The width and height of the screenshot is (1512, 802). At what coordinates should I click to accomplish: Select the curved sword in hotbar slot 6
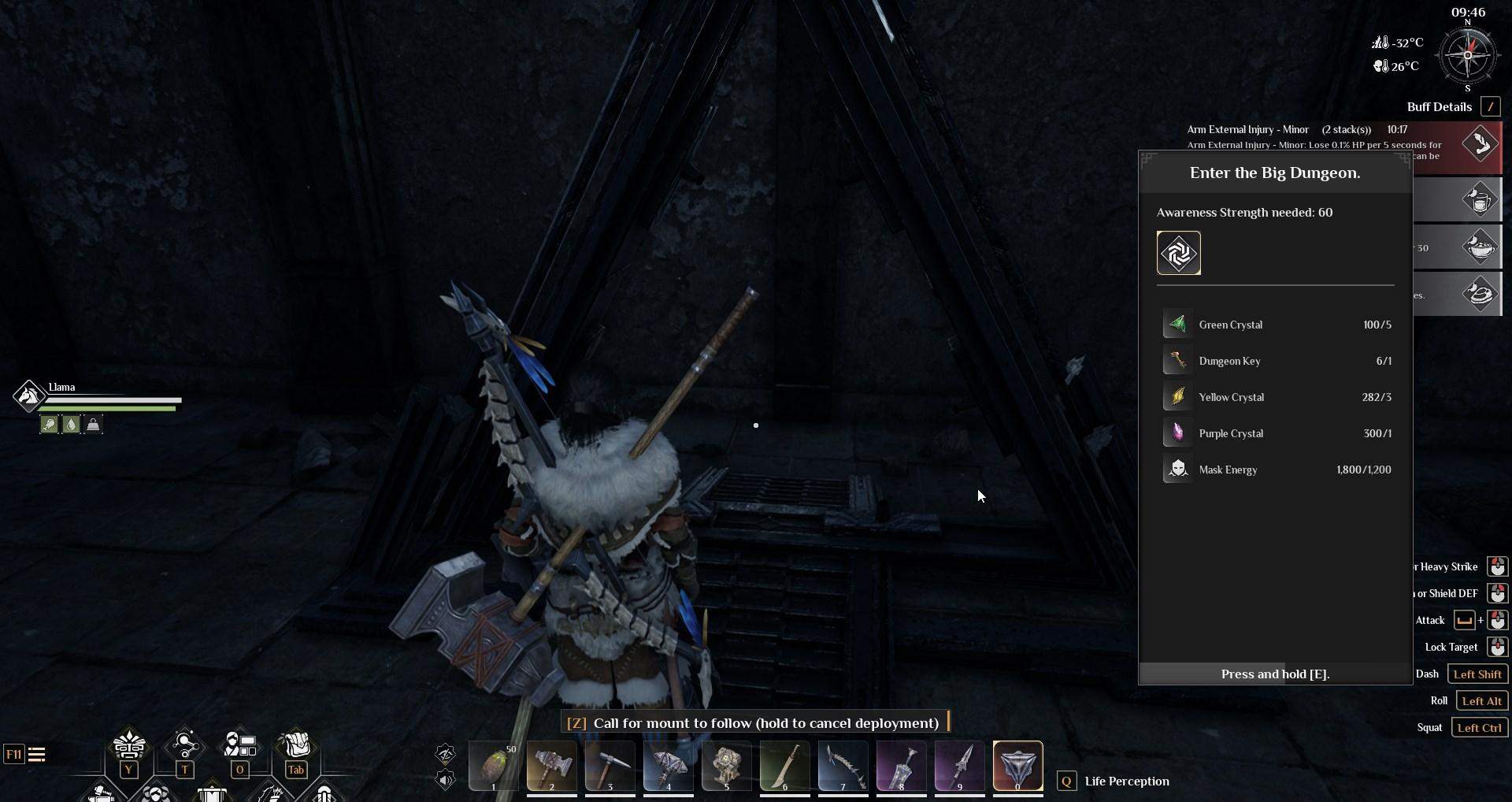[x=784, y=766]
